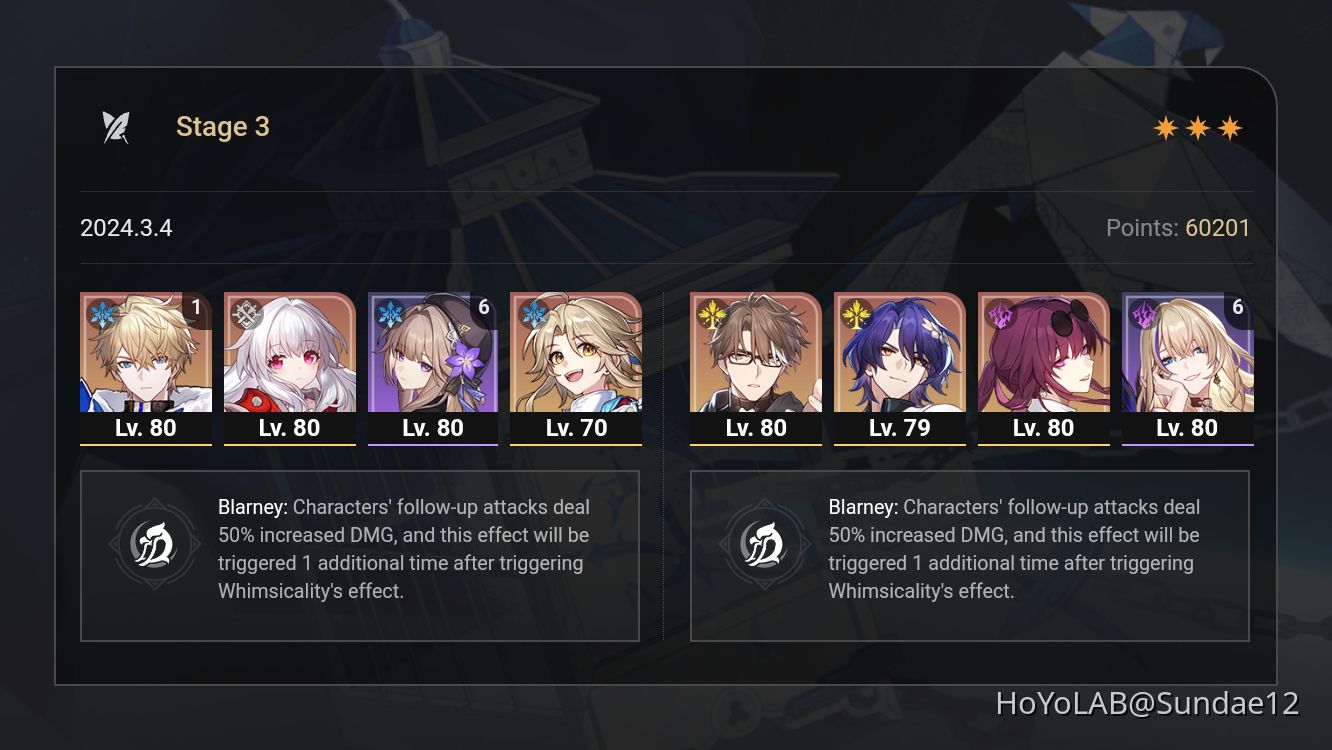Toggle the first rating star
1332x750 pixels.
[1166, 127]
